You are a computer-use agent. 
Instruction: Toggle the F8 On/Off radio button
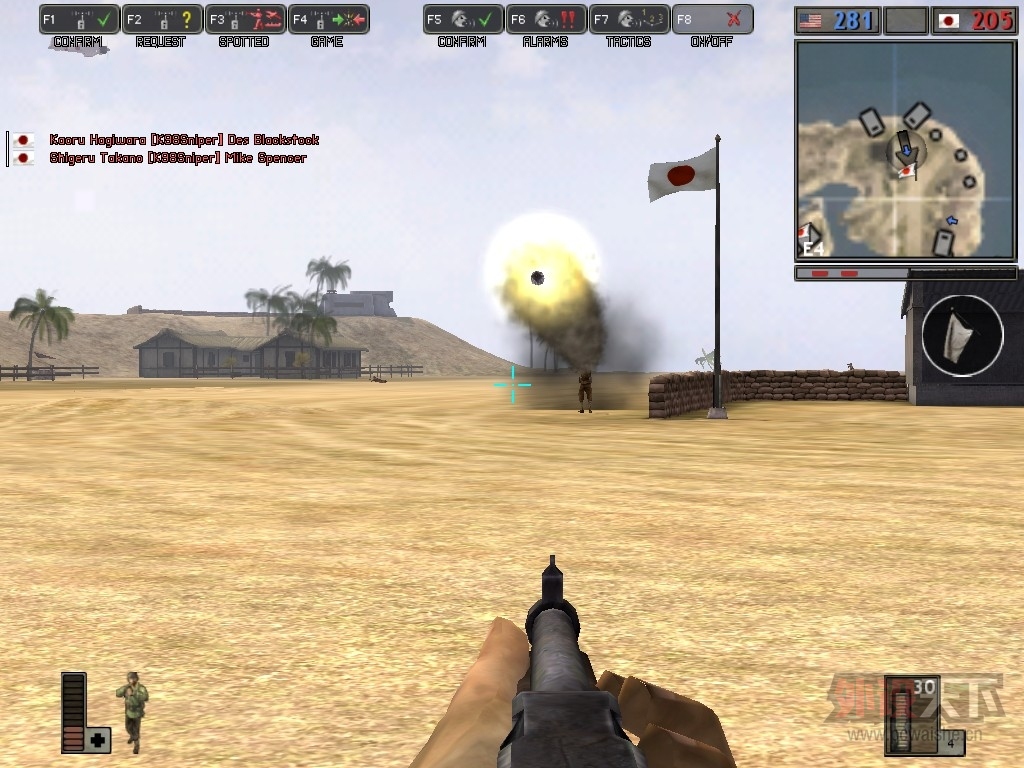click(x=712, y=20)
